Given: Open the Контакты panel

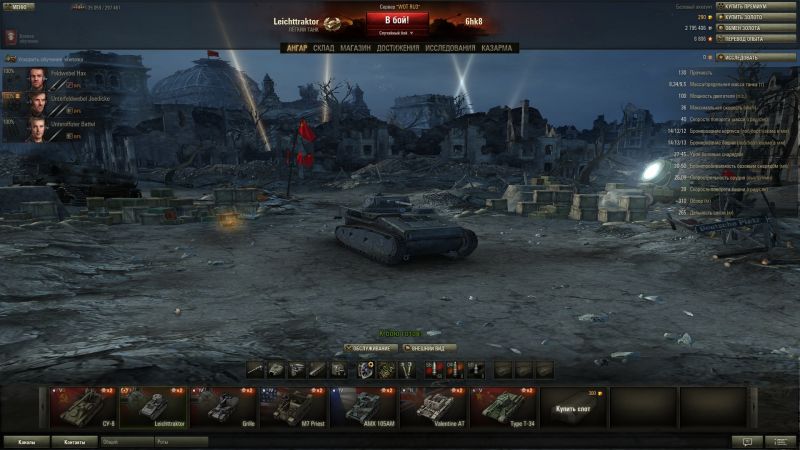Looking at the screenshot, I should coord(74,440).
